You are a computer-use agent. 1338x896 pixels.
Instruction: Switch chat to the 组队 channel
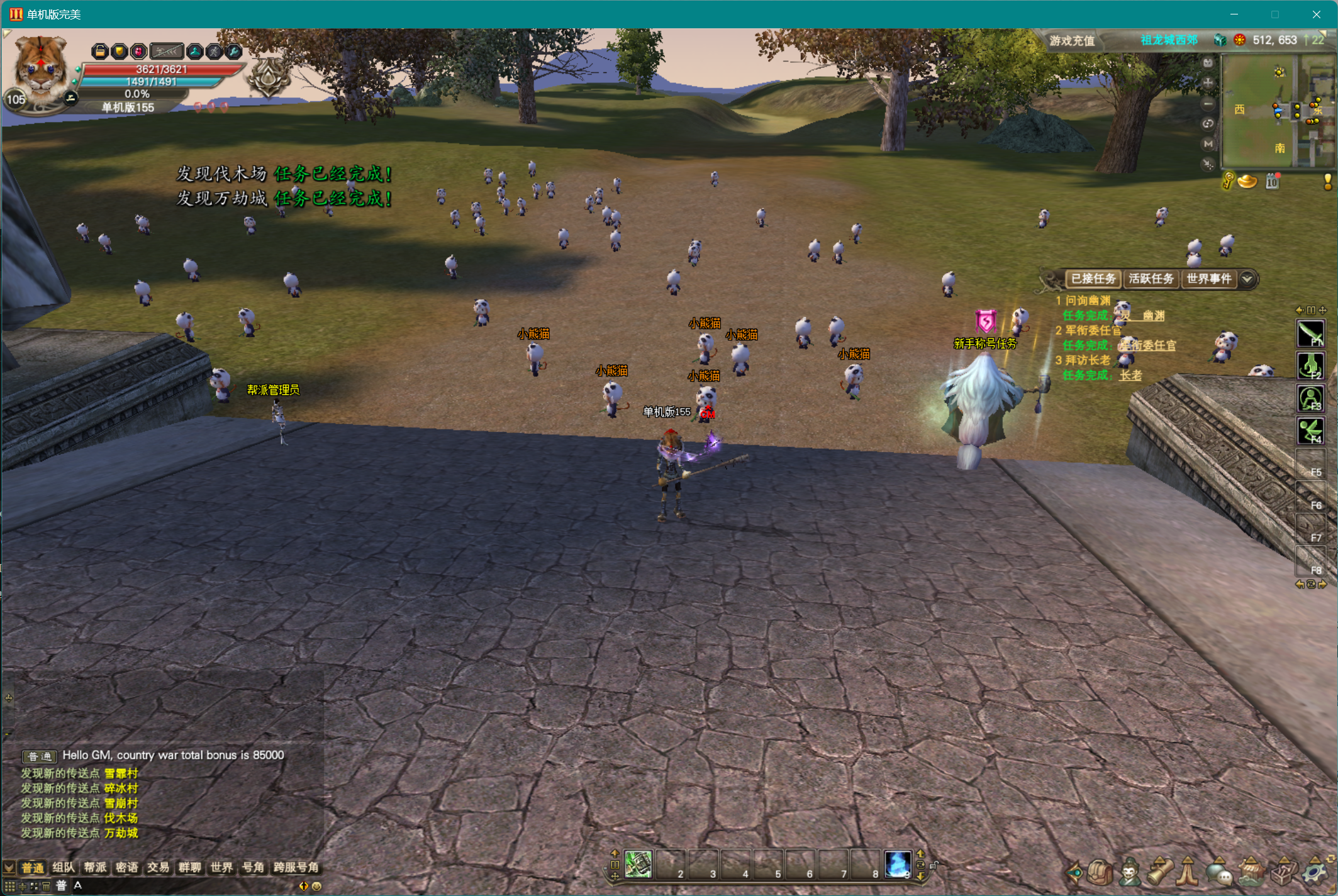63,868
